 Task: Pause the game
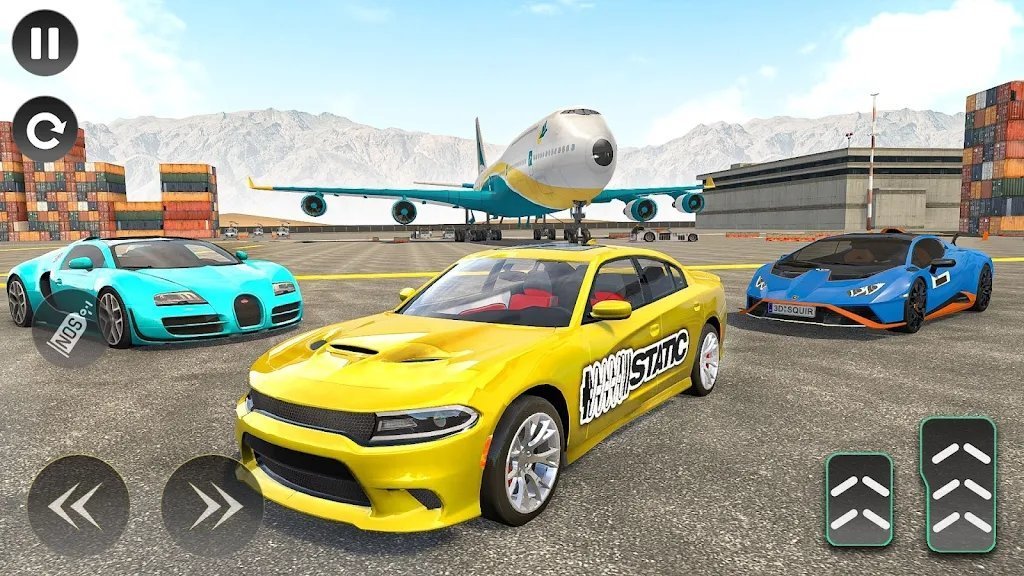(45, 42)
